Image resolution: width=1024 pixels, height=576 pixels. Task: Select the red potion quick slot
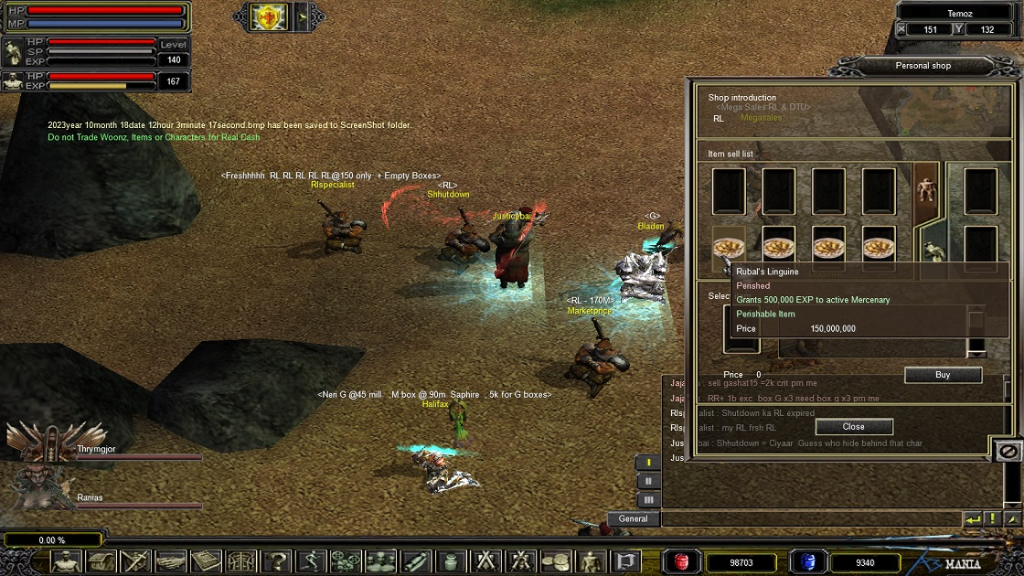[x=682, y=562]
